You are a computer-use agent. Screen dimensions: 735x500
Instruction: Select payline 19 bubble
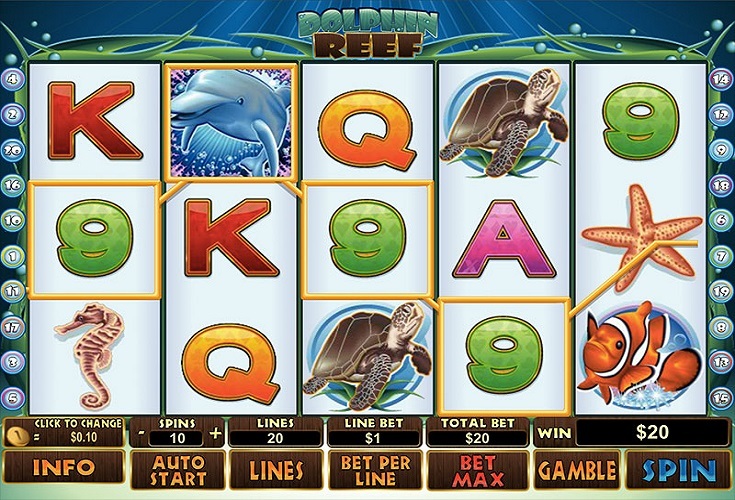tap(720, 291)
